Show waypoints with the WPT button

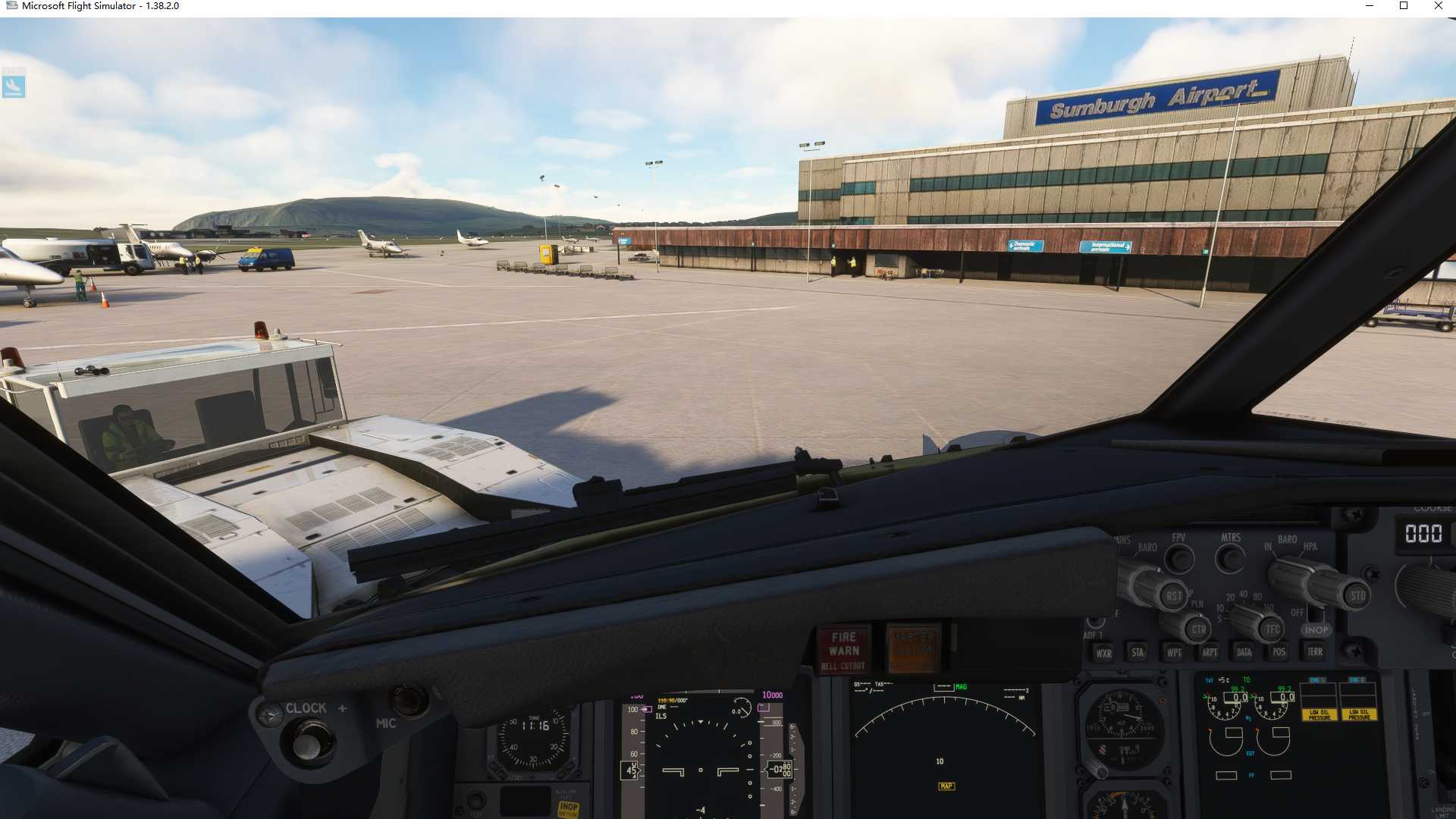click(x=1175, y=652)
